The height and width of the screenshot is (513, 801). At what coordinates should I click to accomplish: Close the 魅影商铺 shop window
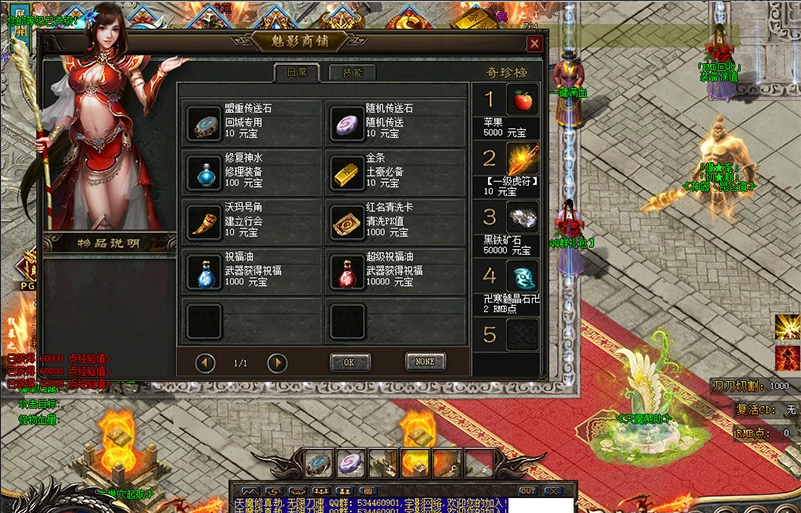(x=534, y=44)
